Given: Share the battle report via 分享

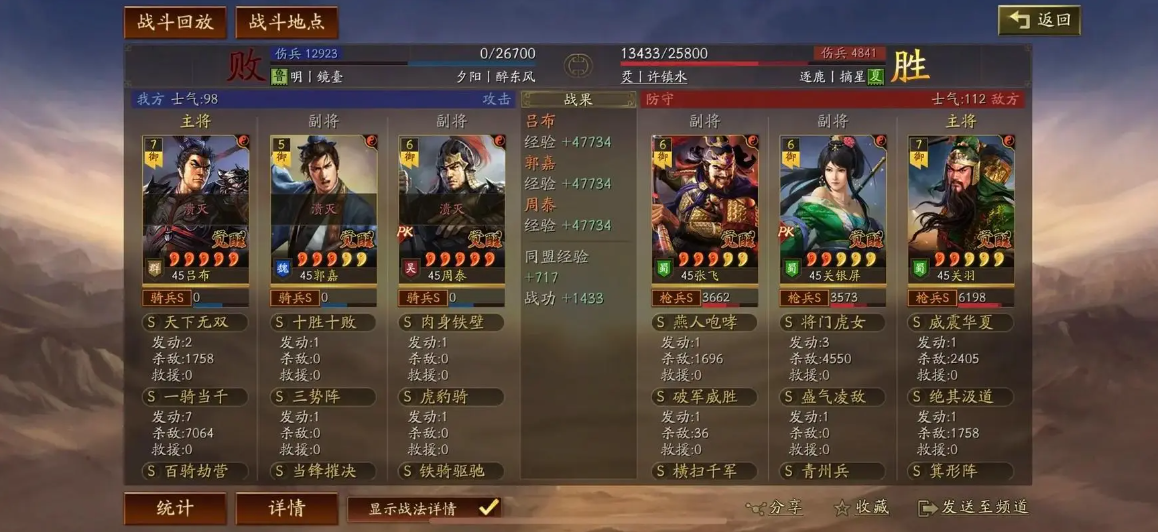Looking at the screenshot, I should (x=775, y=508).
